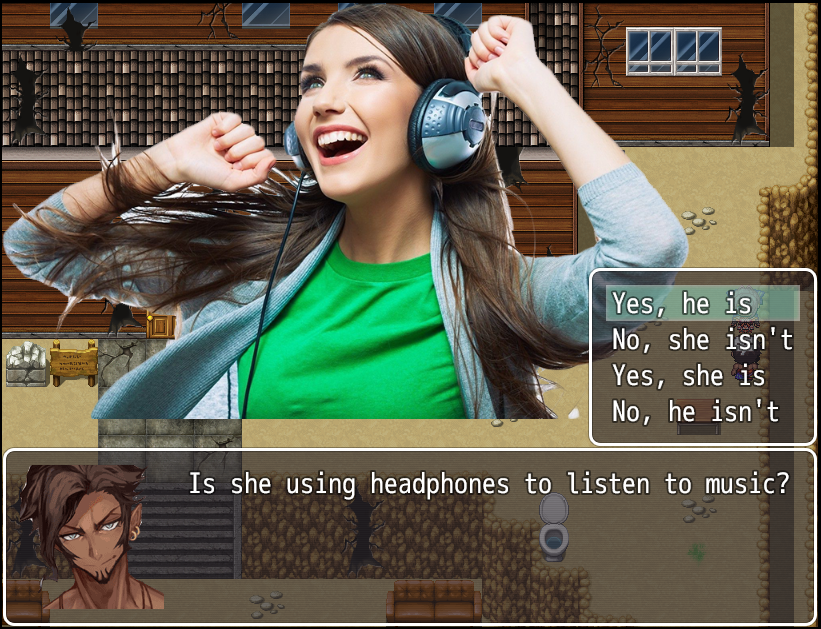Select the reply "No, she isn't"
The width and height of the screenshot is (821, 629).
coord(702,340)
